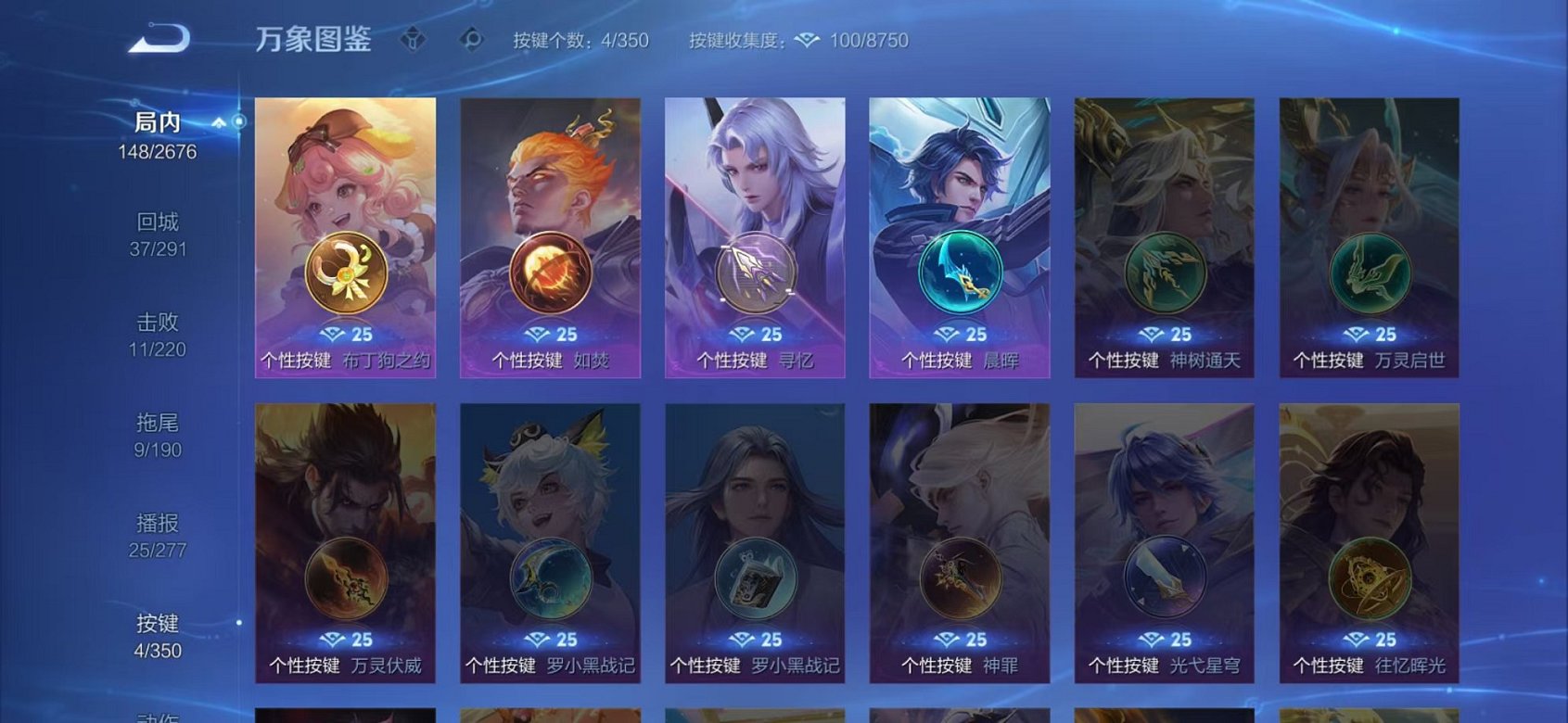Collapse the 局内 category via its chevron
This screenshot has width=1568, height=723.
219,120
